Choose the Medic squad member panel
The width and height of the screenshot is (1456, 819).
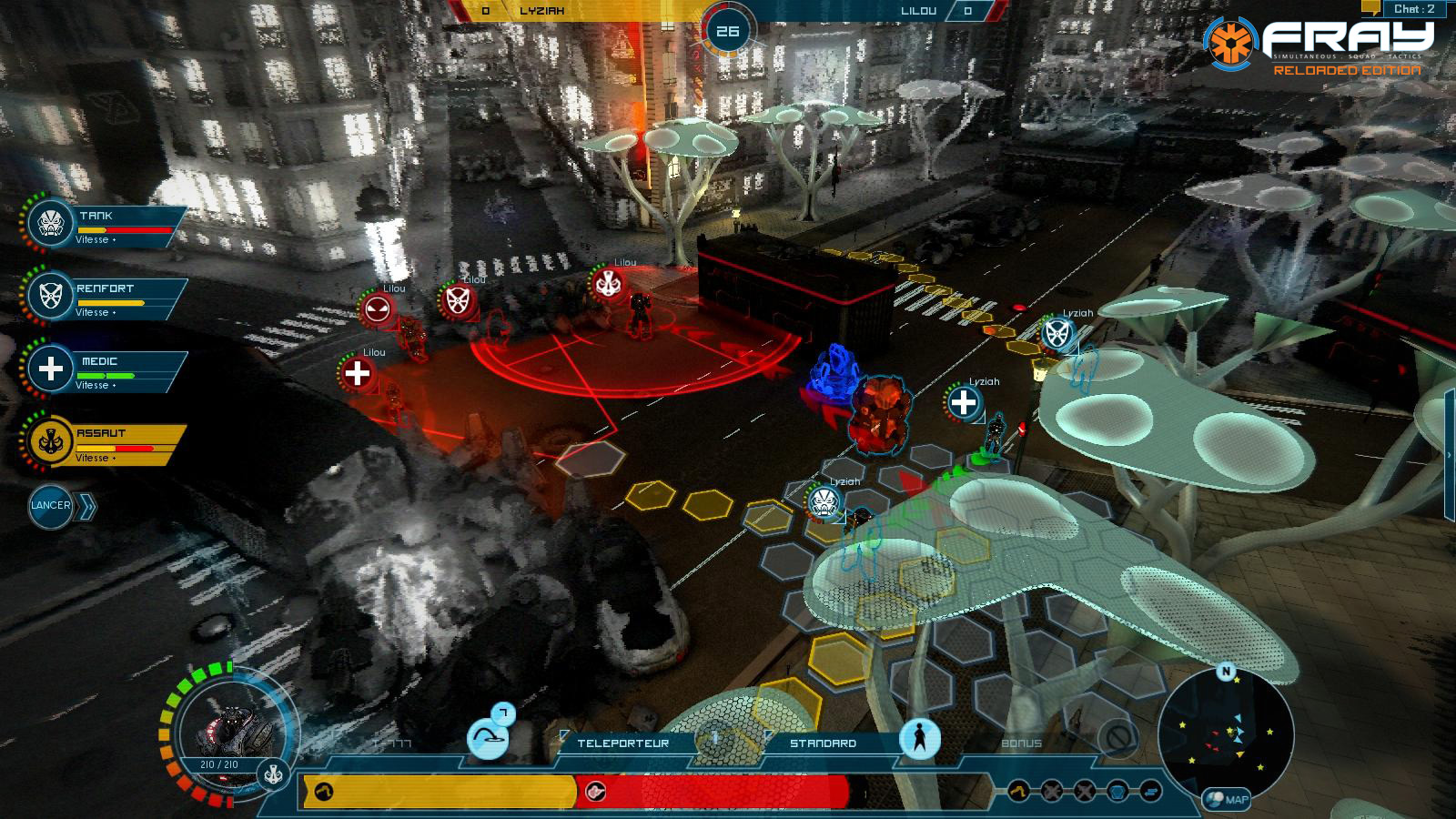pos(105,369)
